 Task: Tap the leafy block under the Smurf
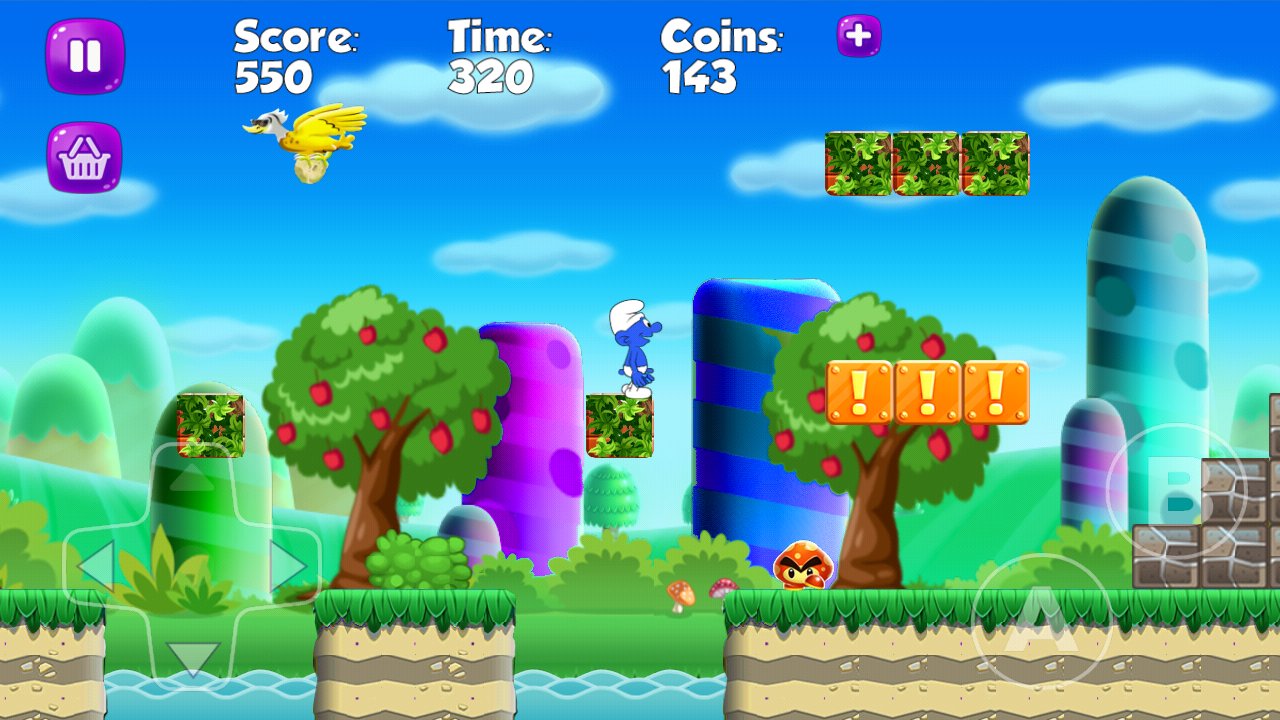tap(618, 425)
